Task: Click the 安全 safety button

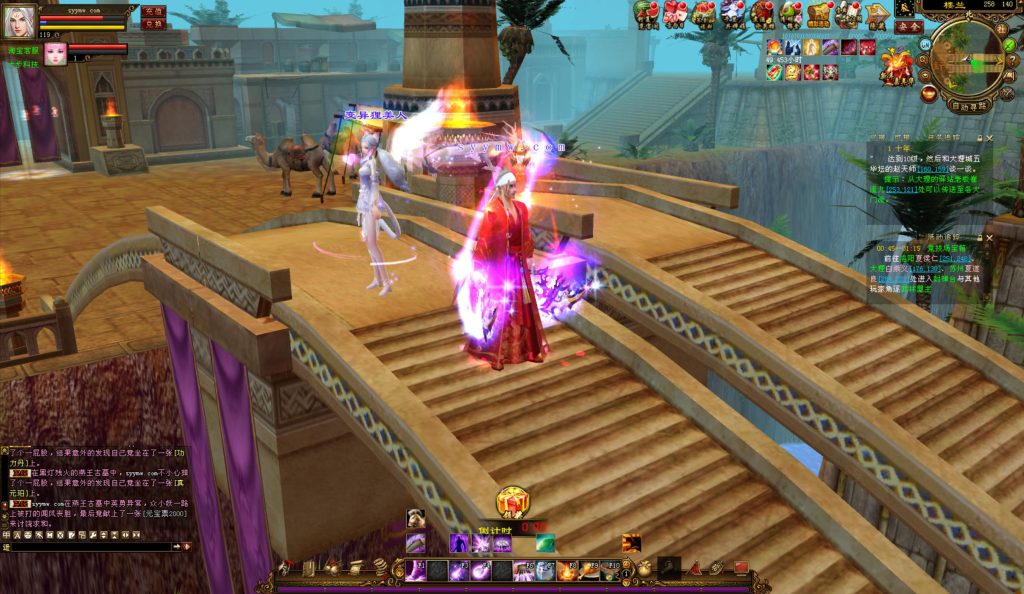Action: click(x=908, y=28)
